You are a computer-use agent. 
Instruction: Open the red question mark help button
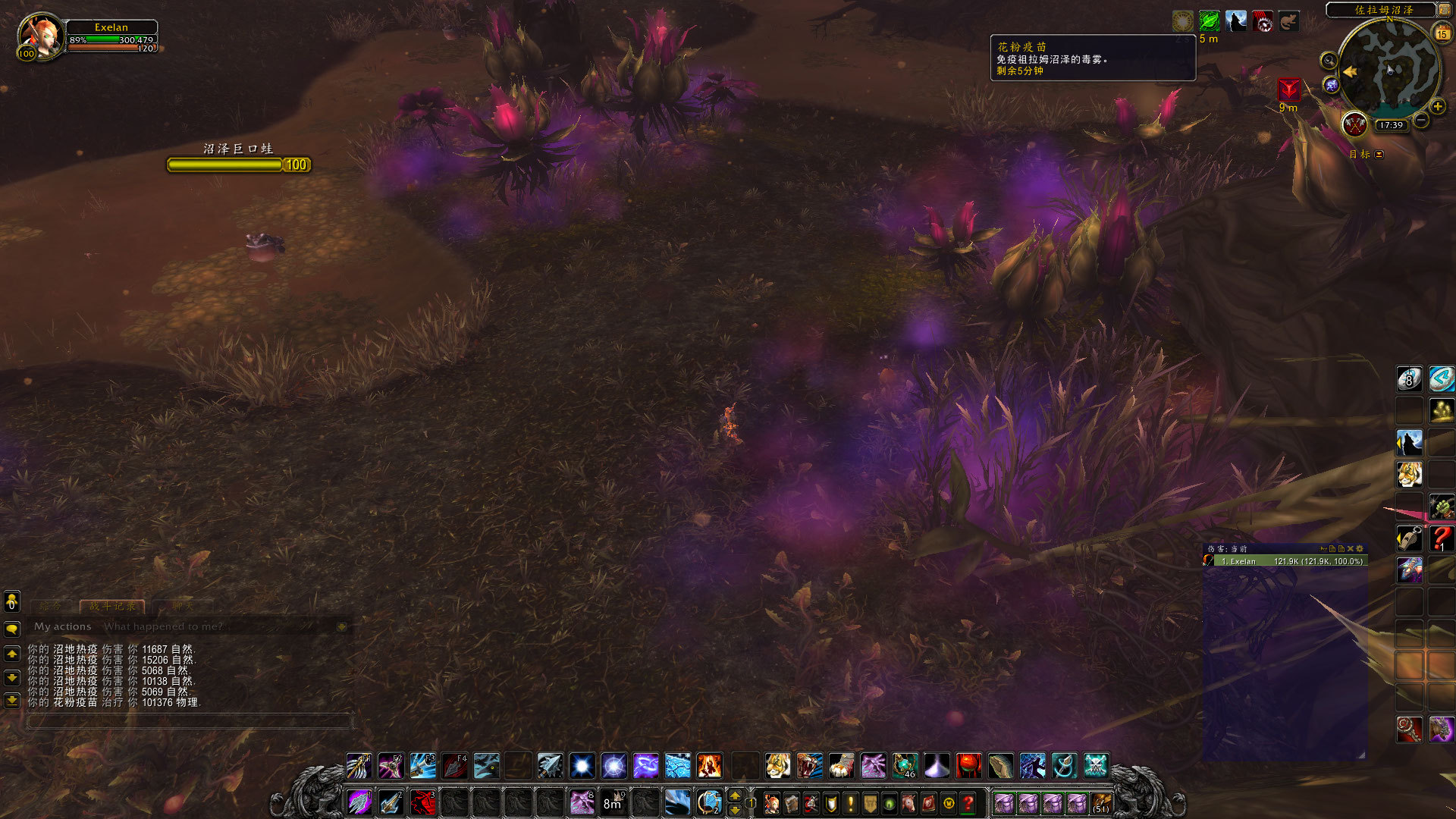click(968, 802)
